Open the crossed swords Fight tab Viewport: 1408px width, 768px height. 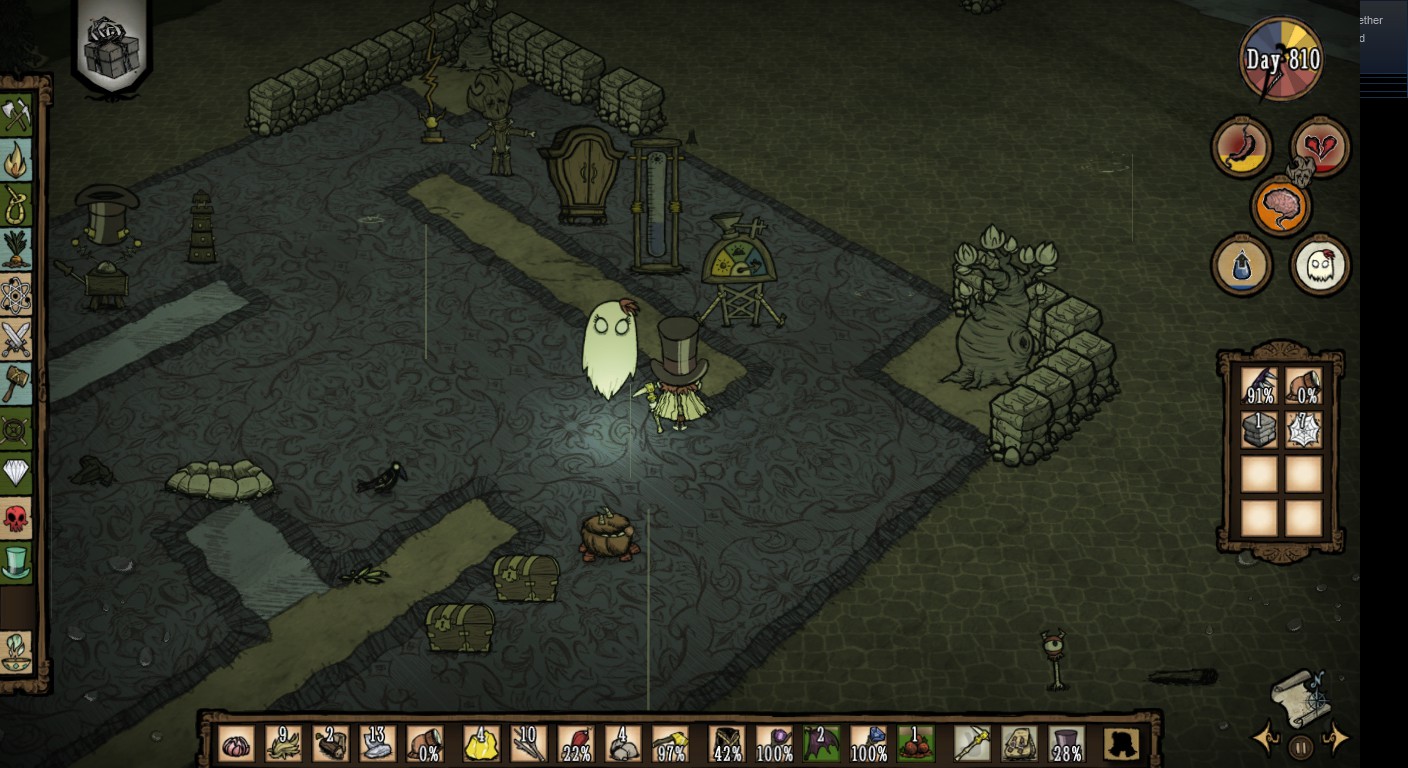pyautogui.click(x=17, y=339)
